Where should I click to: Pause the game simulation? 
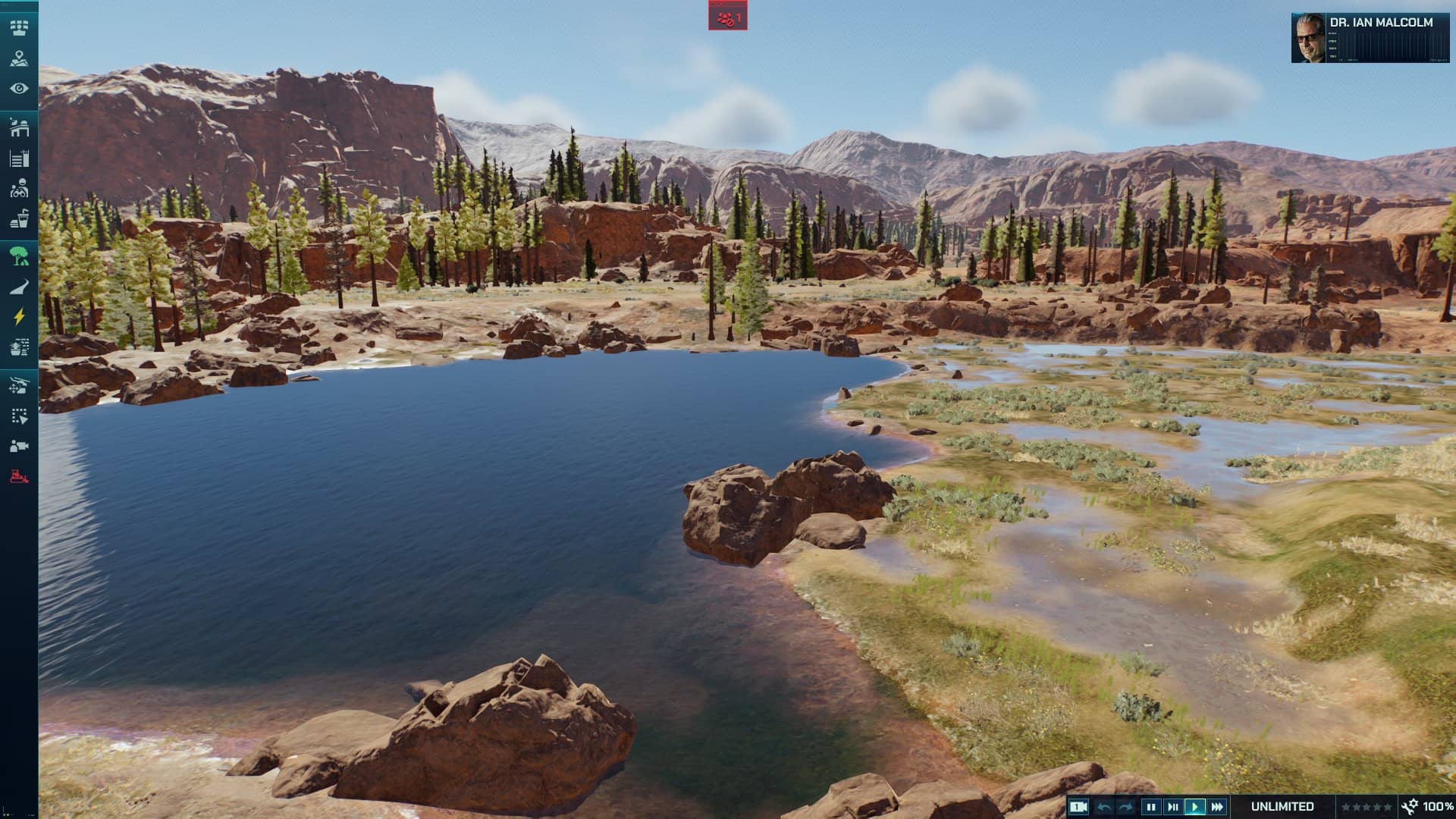tap(1151, 807)
